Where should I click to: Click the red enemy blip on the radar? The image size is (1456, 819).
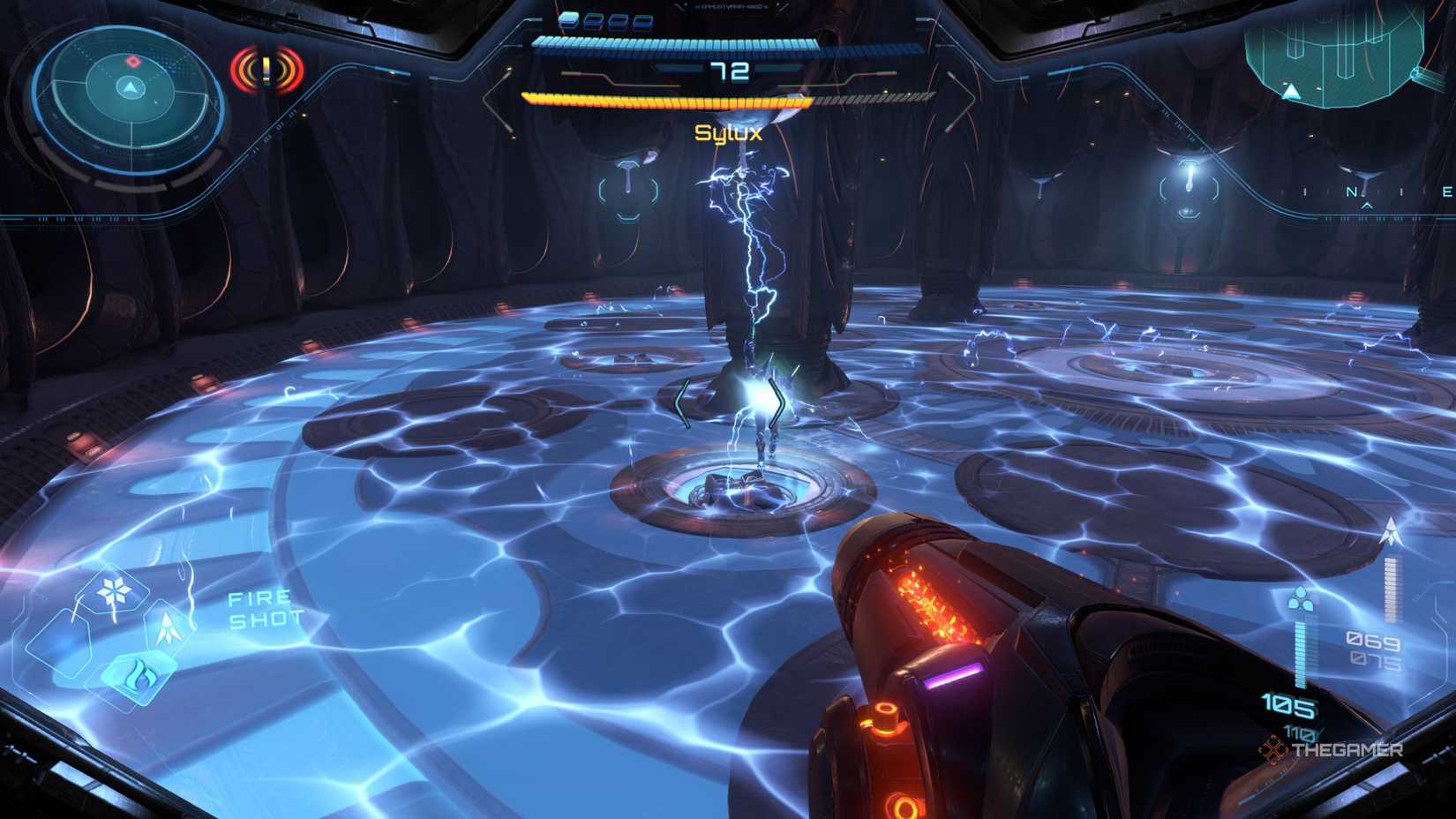(x=133, y=62)
